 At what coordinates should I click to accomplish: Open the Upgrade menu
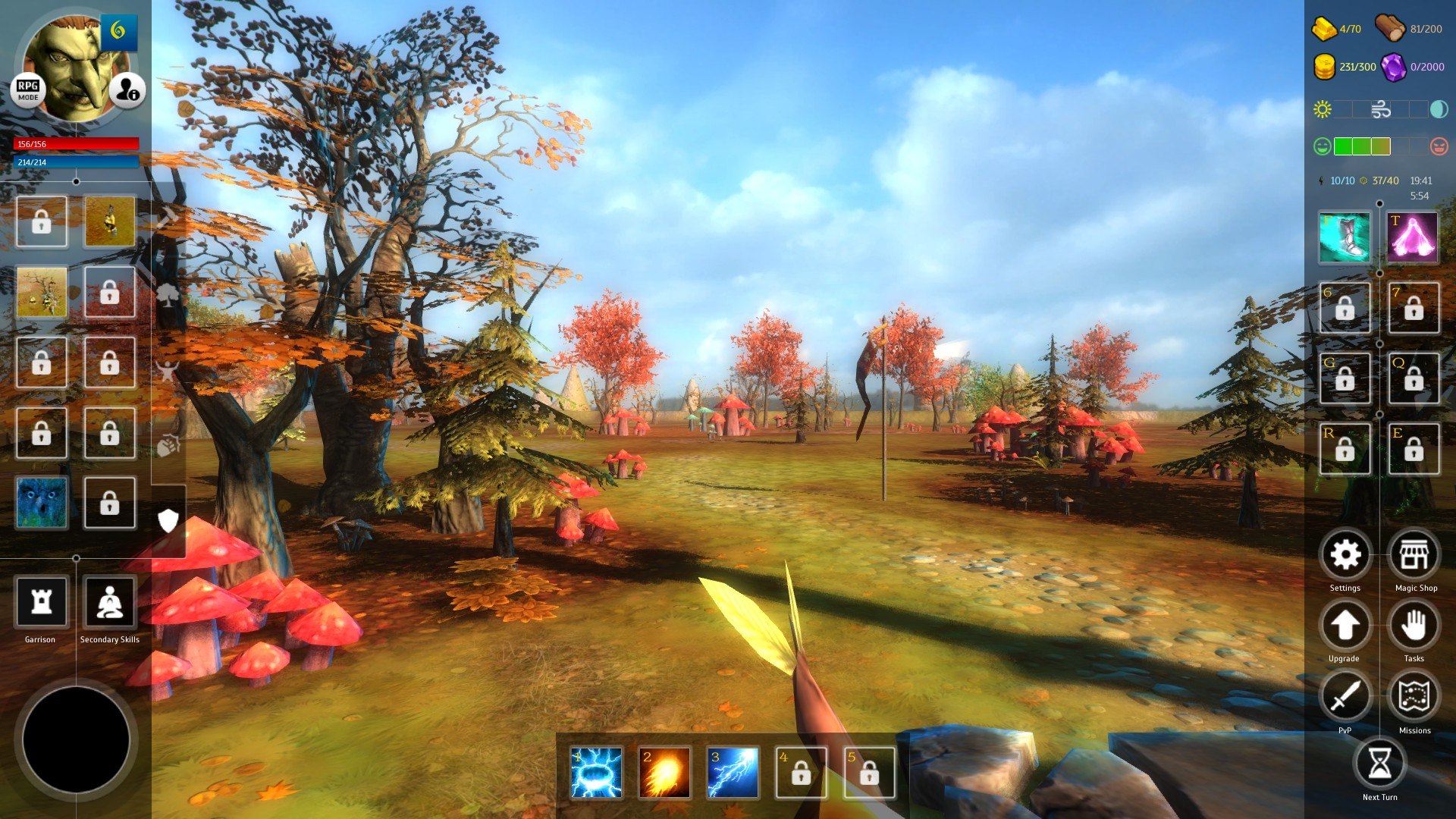(x=1345, y=626)
